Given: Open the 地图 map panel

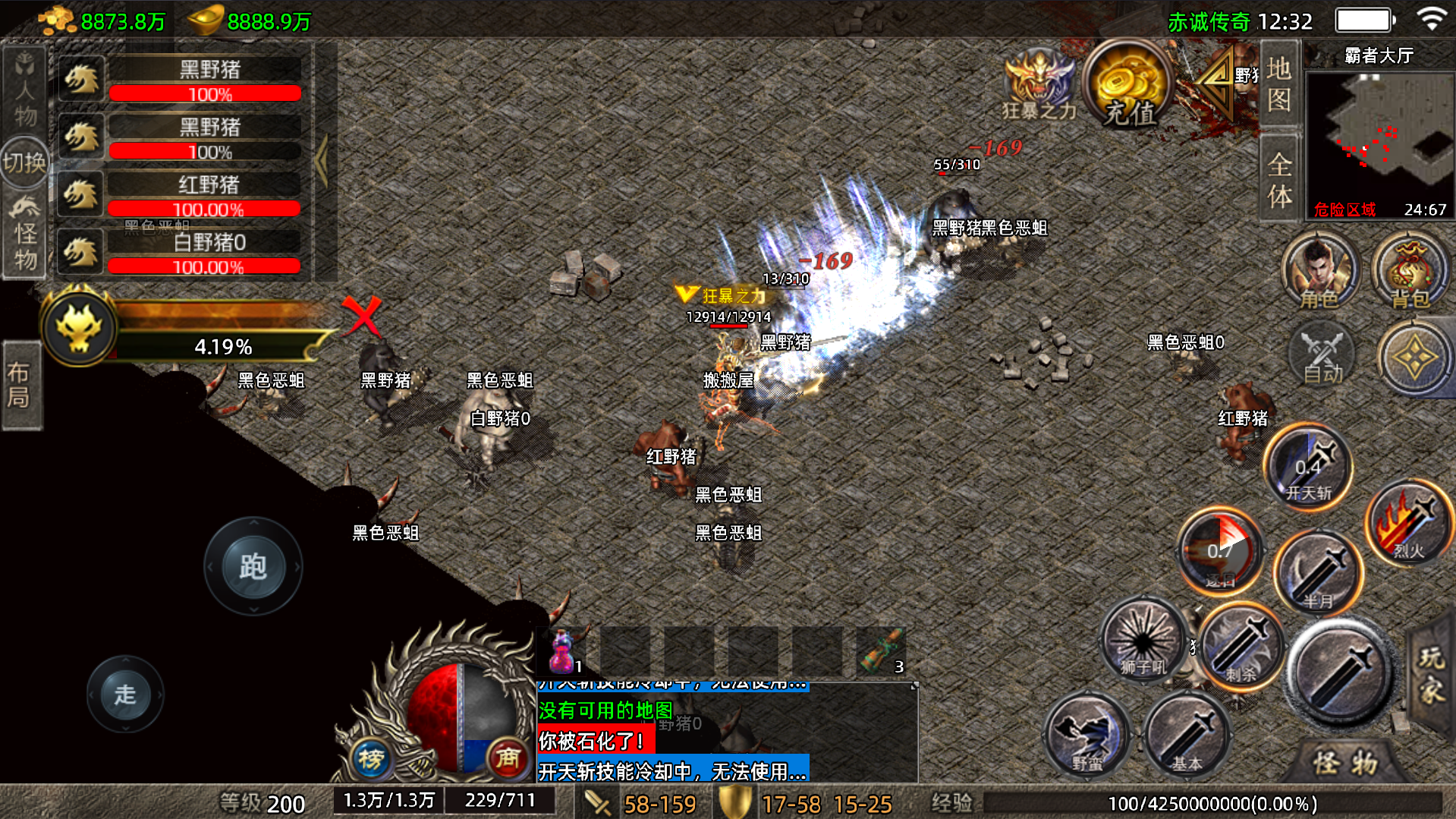Looking at the screenshot, I should click(x=1278, y=85).
